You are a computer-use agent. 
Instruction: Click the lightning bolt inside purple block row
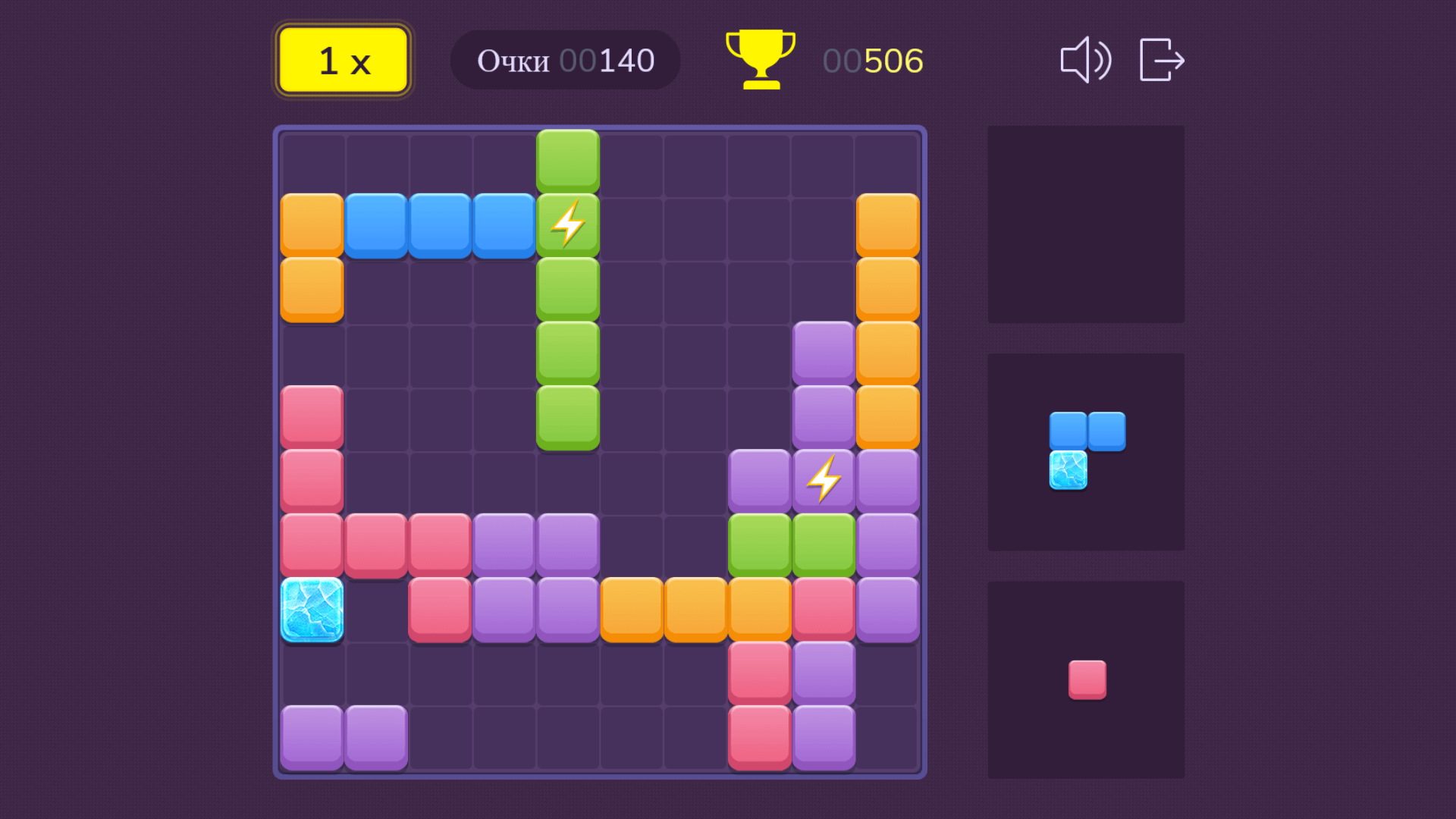tap(824, 478)
